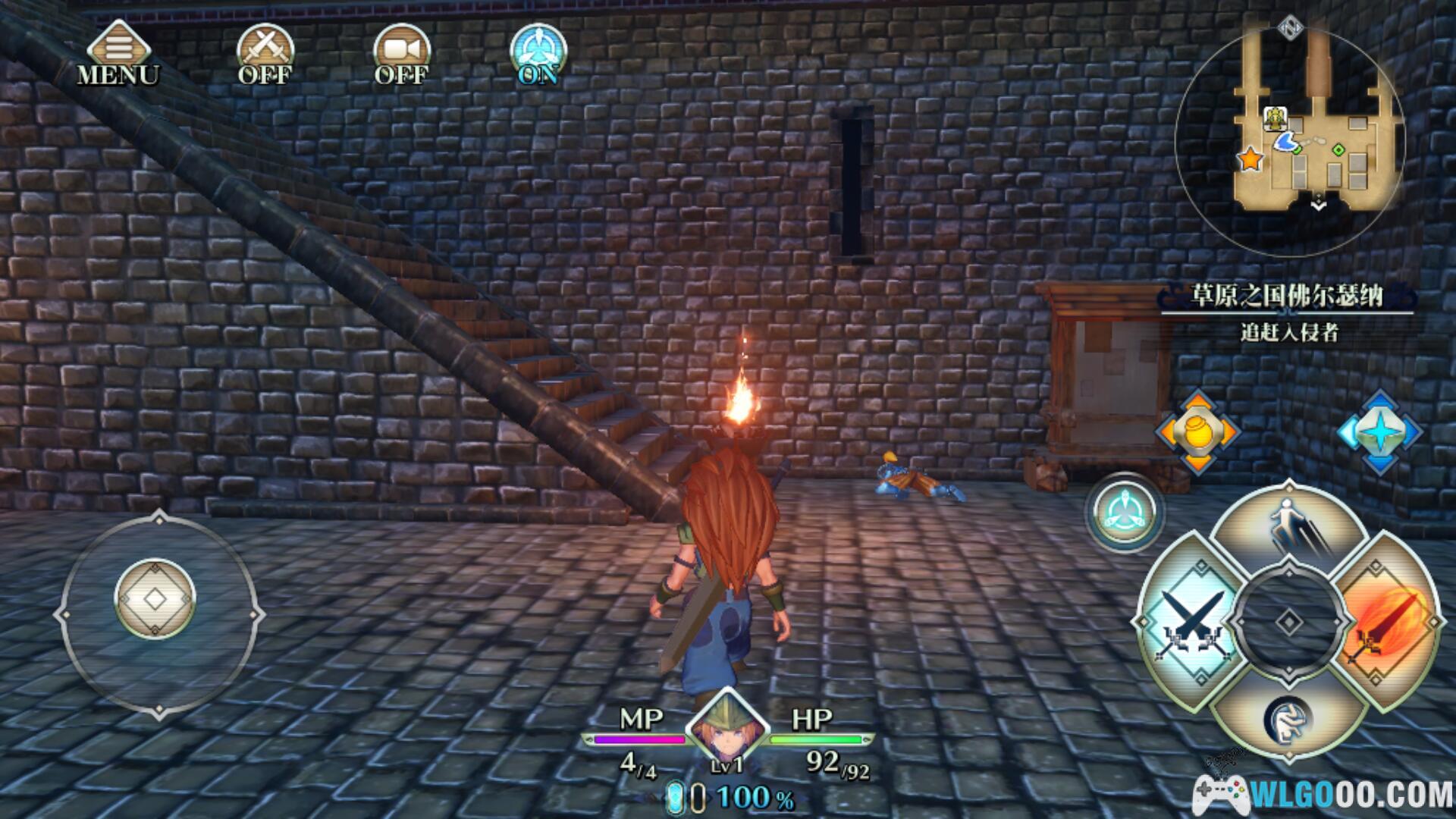Toggle the blue target lock ON button
This screenshot has height=819, width=1456.
click(x=538, y=53)
